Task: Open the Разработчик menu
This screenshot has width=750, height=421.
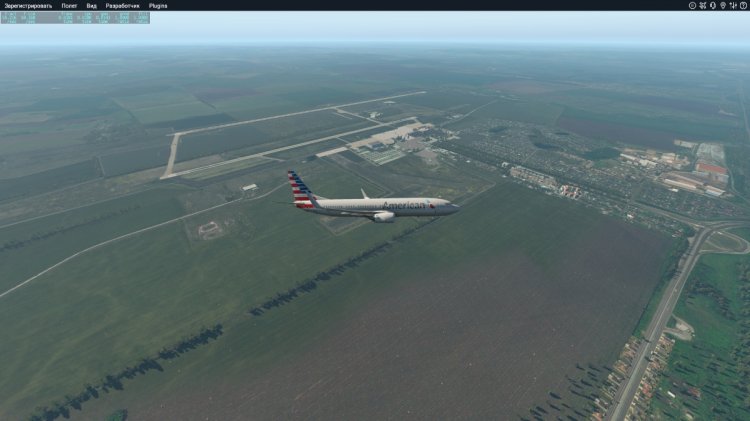Action: tap(123, 5)
